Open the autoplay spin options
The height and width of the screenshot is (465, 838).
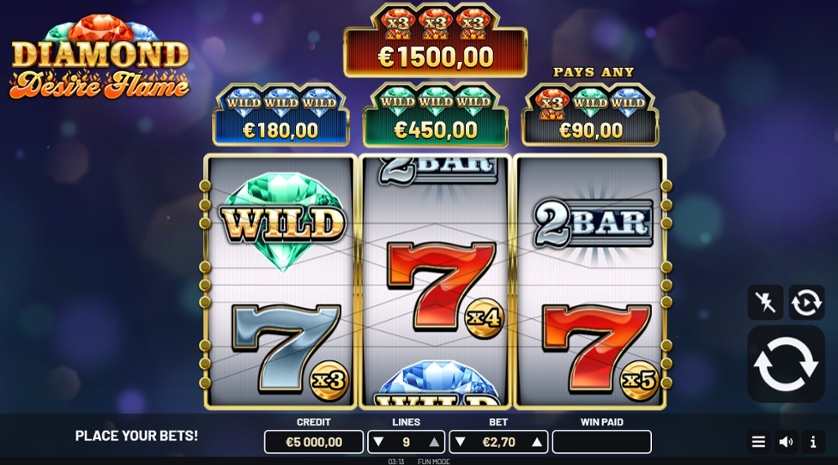coord(807,302)
